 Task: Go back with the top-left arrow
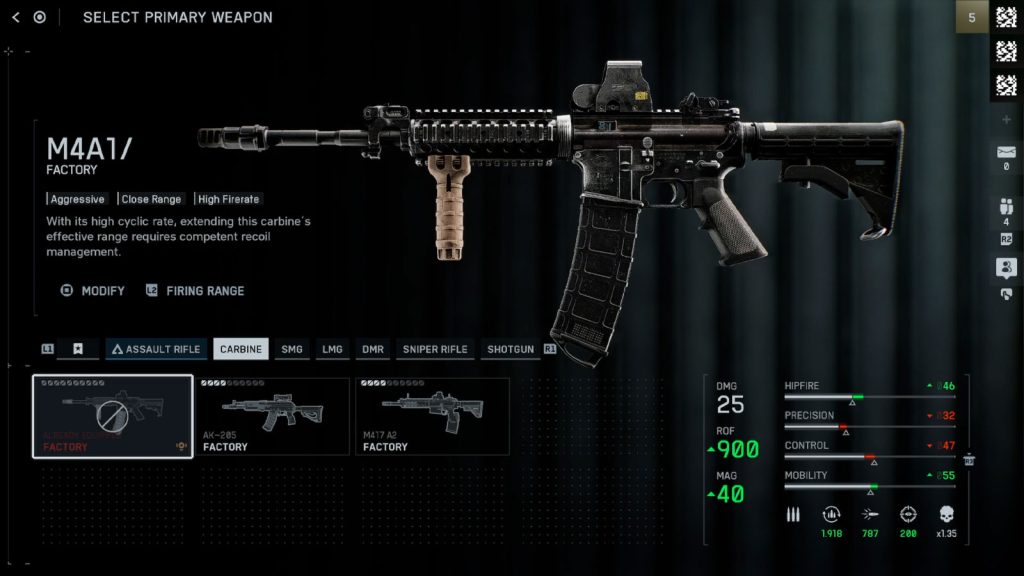15,17
